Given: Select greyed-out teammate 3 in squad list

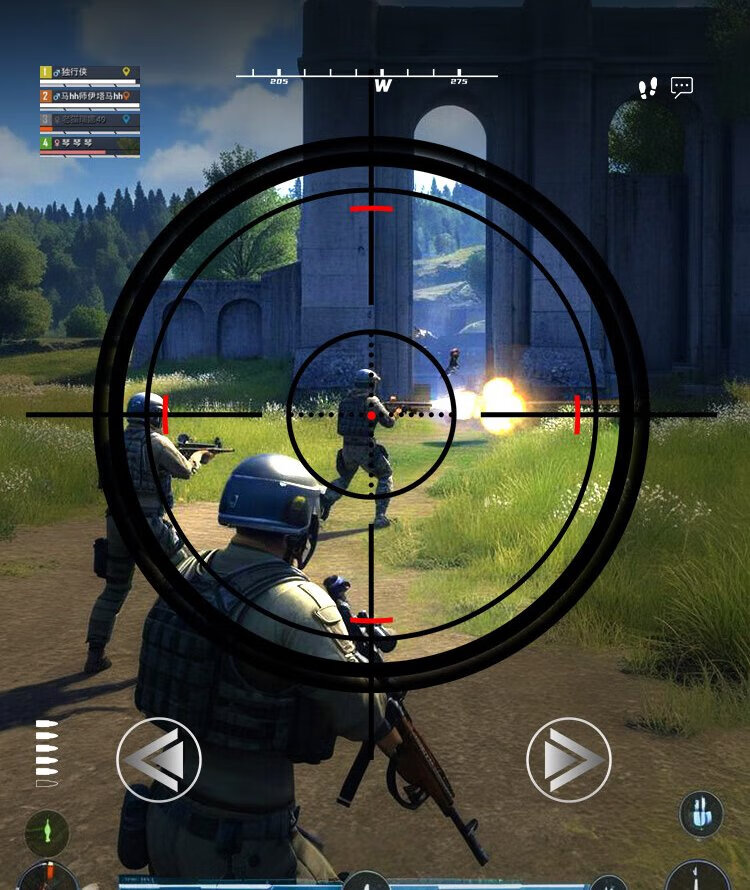Looking at the screenshot, I should 89,121.
